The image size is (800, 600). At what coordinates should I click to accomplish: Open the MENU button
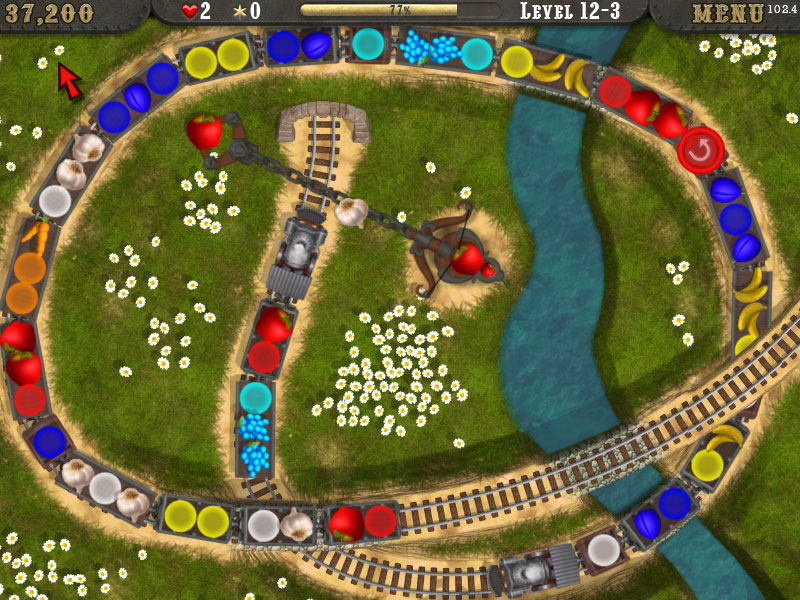click(728, 14)
